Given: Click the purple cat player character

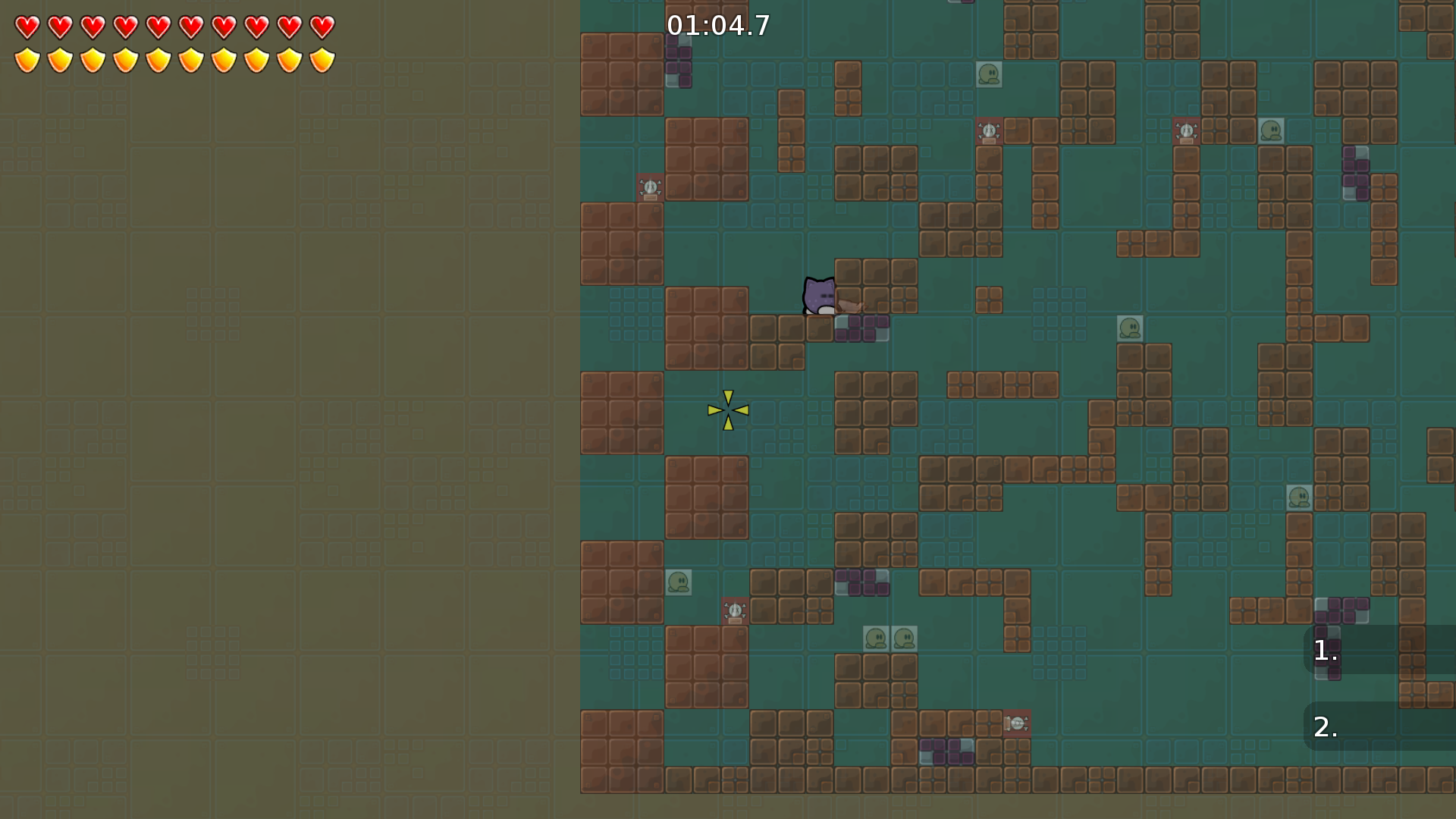Looking at the screenshot, I should click(821, 296).
